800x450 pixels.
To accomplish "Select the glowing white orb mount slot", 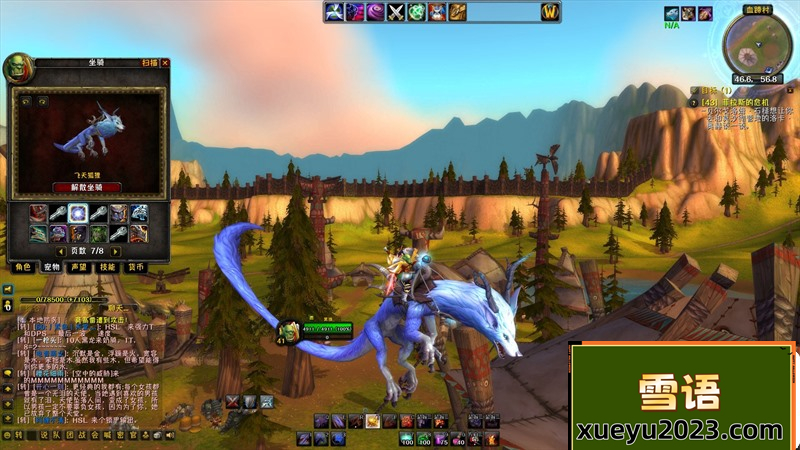I will (x=78, y=213).
